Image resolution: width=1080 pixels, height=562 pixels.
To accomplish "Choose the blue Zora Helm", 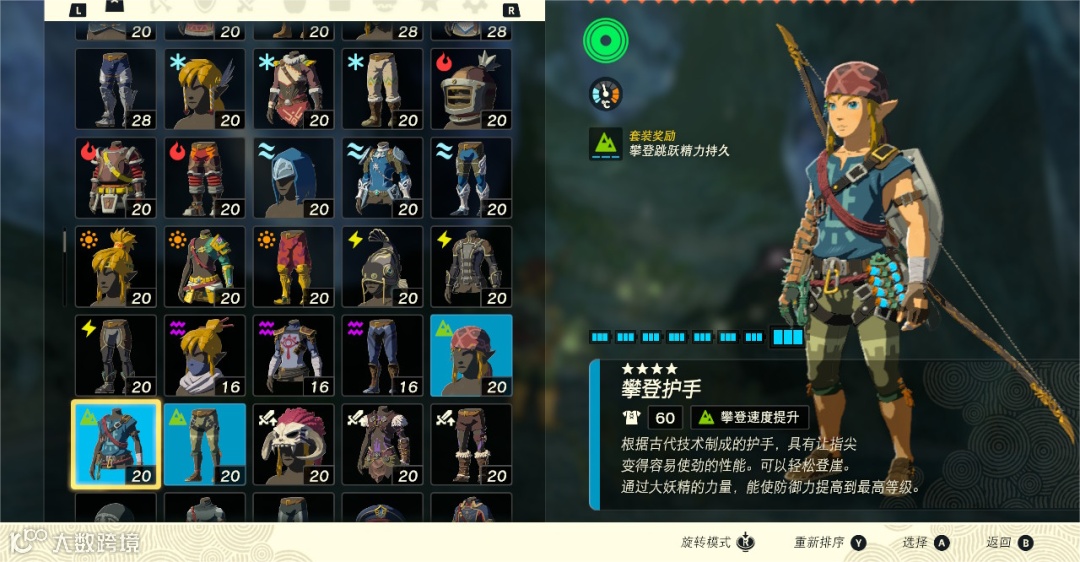I will (293, 178).
